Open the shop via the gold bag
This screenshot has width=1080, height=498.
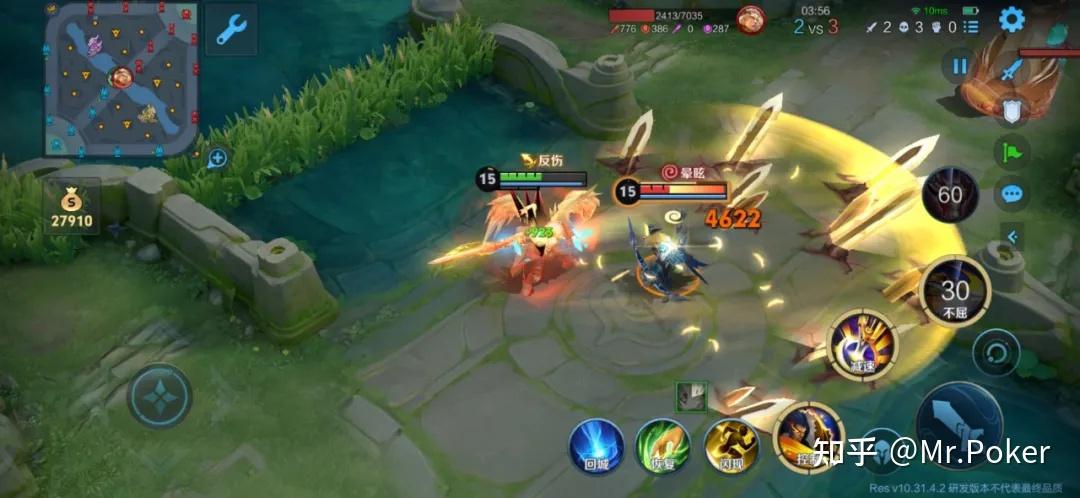point(72,207)
